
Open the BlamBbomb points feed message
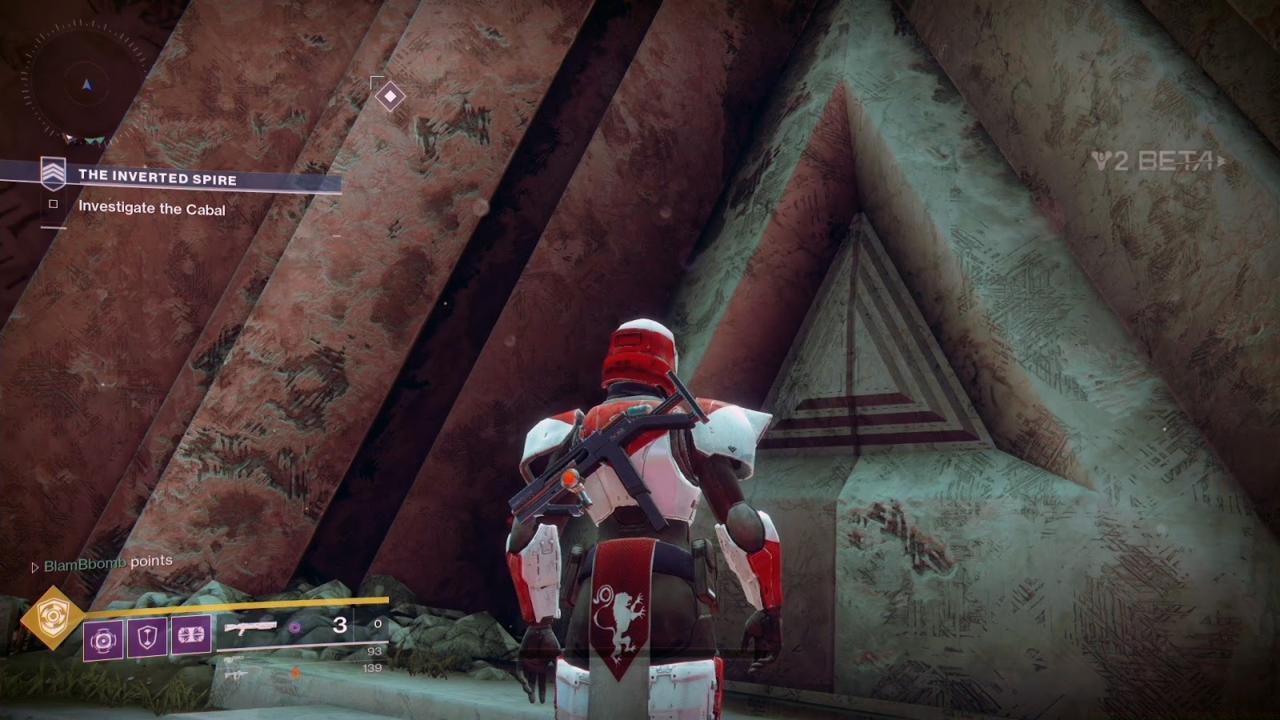click(107, 563)
